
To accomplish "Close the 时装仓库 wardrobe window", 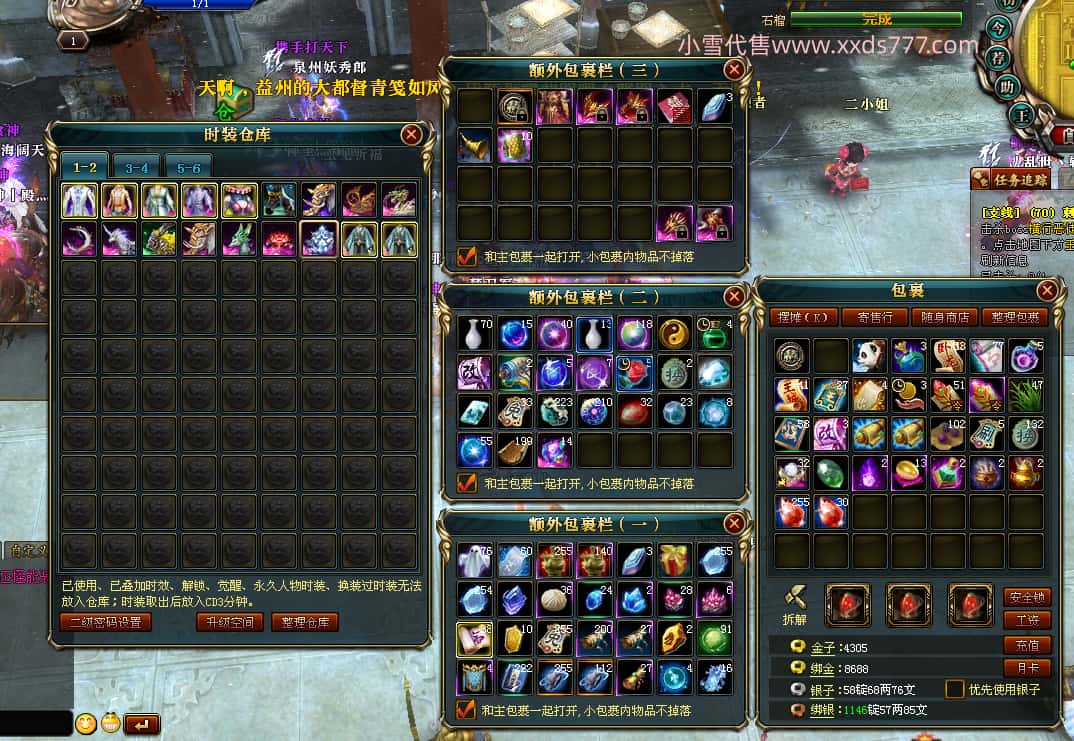I will point(411,135).
